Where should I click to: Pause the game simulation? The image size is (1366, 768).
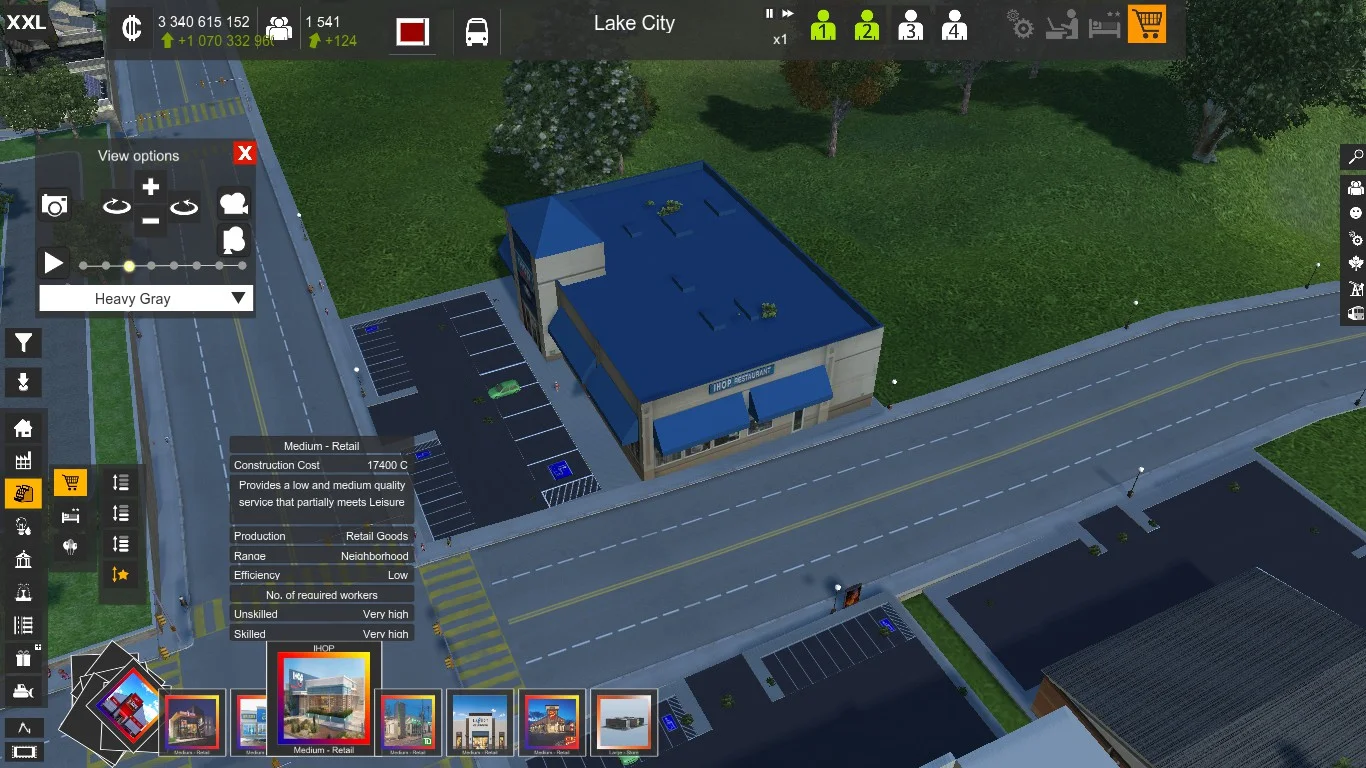769,14
